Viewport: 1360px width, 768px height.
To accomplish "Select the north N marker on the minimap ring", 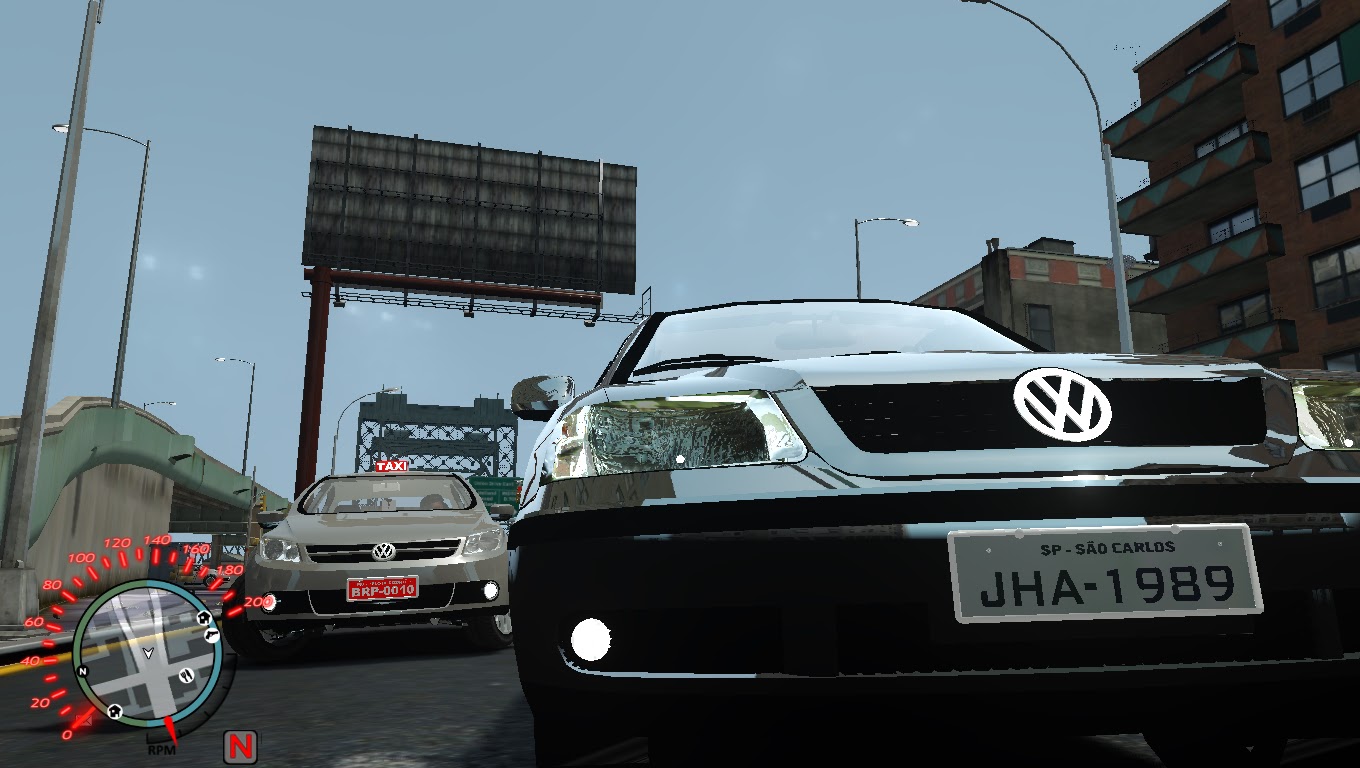I will point(83,671).
